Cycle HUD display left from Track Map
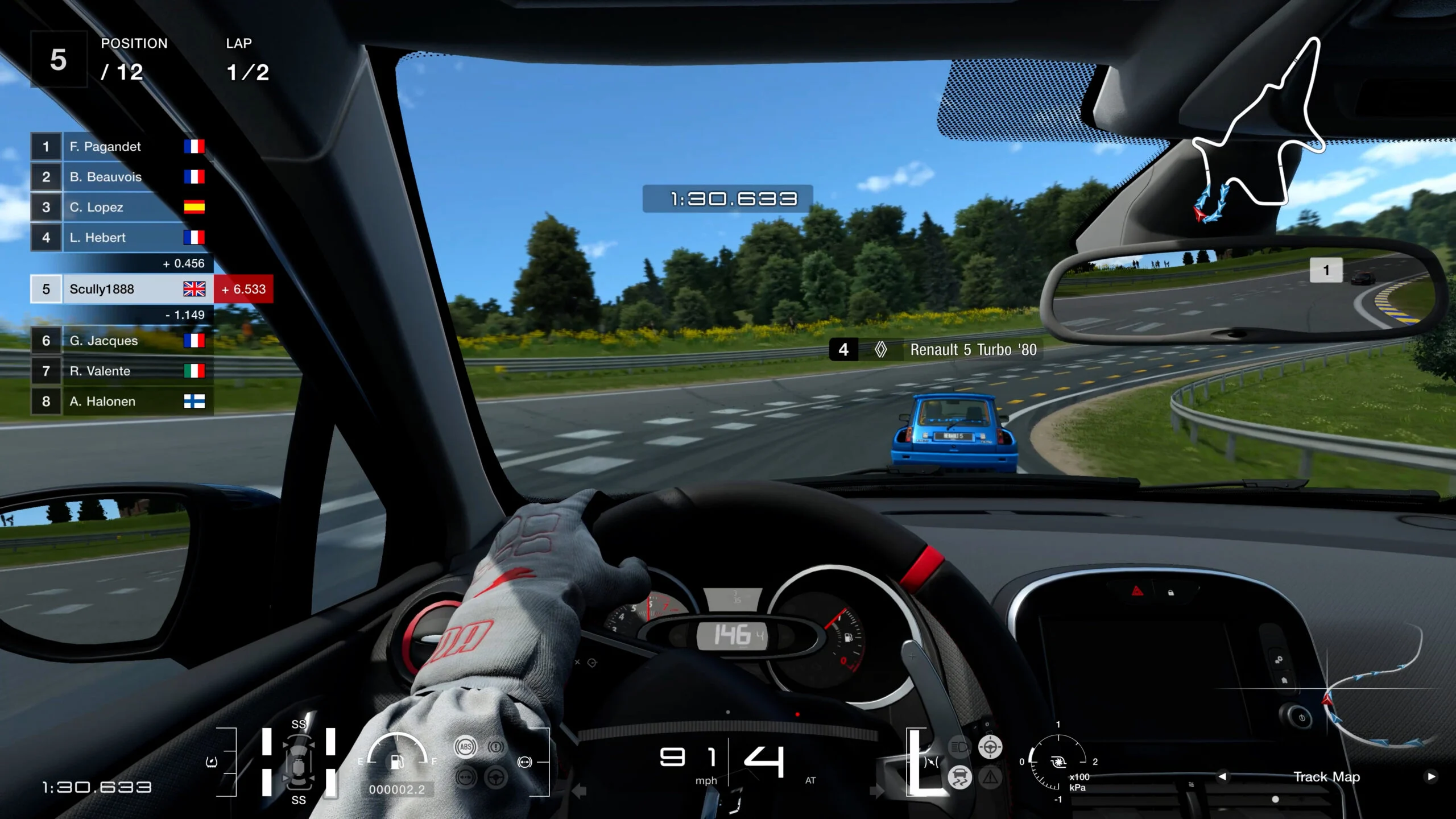 point(1222,776)
